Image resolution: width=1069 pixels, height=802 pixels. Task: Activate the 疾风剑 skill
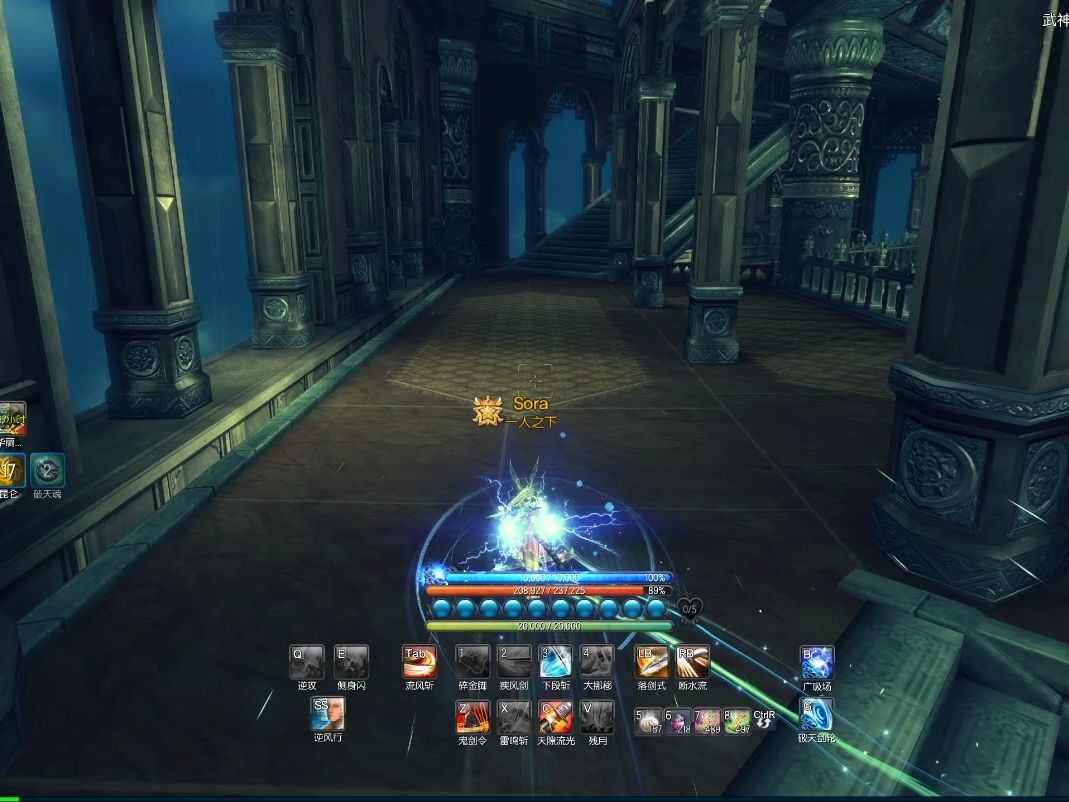pos(514,662)
